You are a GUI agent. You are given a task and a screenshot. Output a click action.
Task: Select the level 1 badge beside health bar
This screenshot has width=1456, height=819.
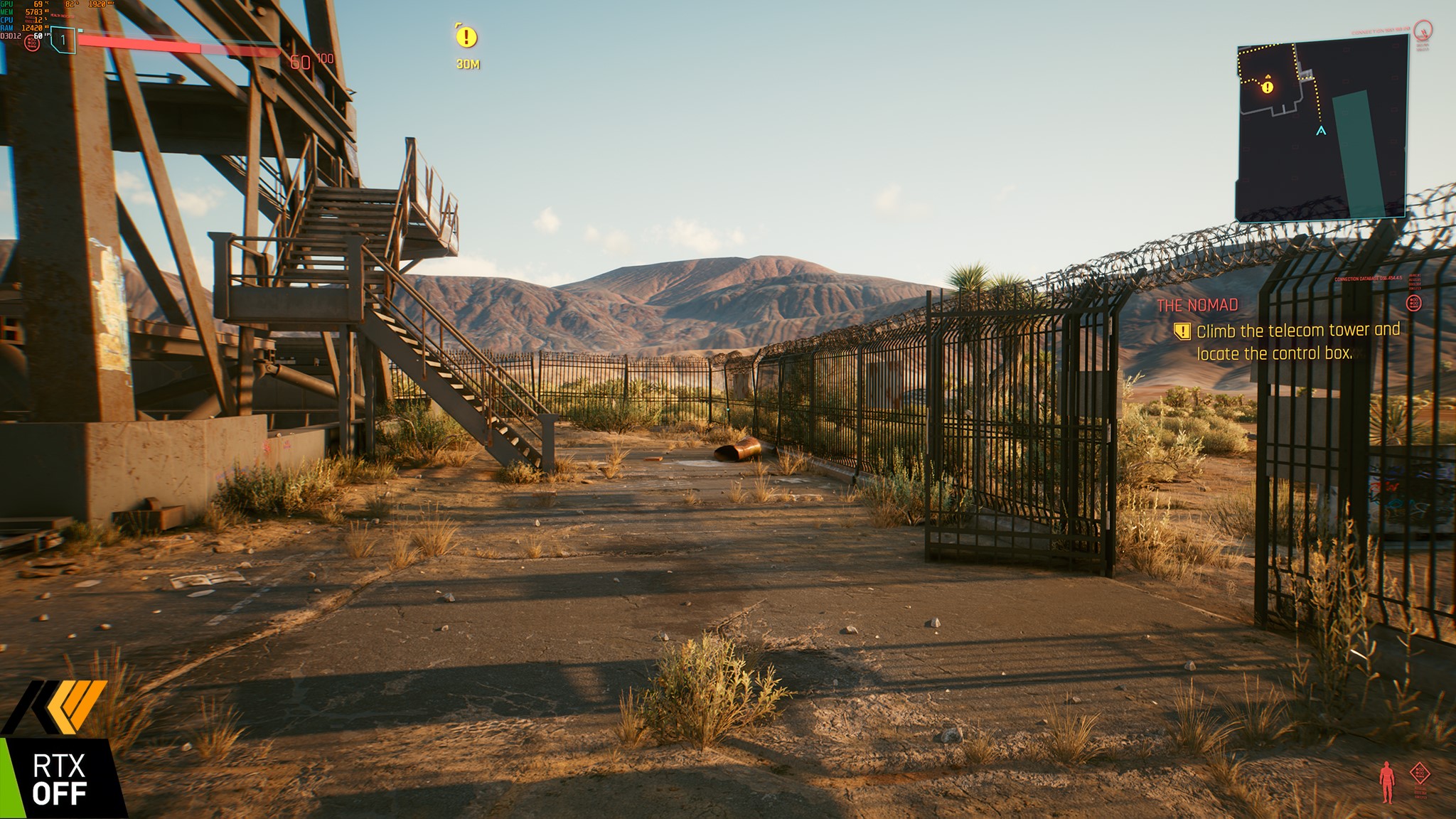click(63, 40)
